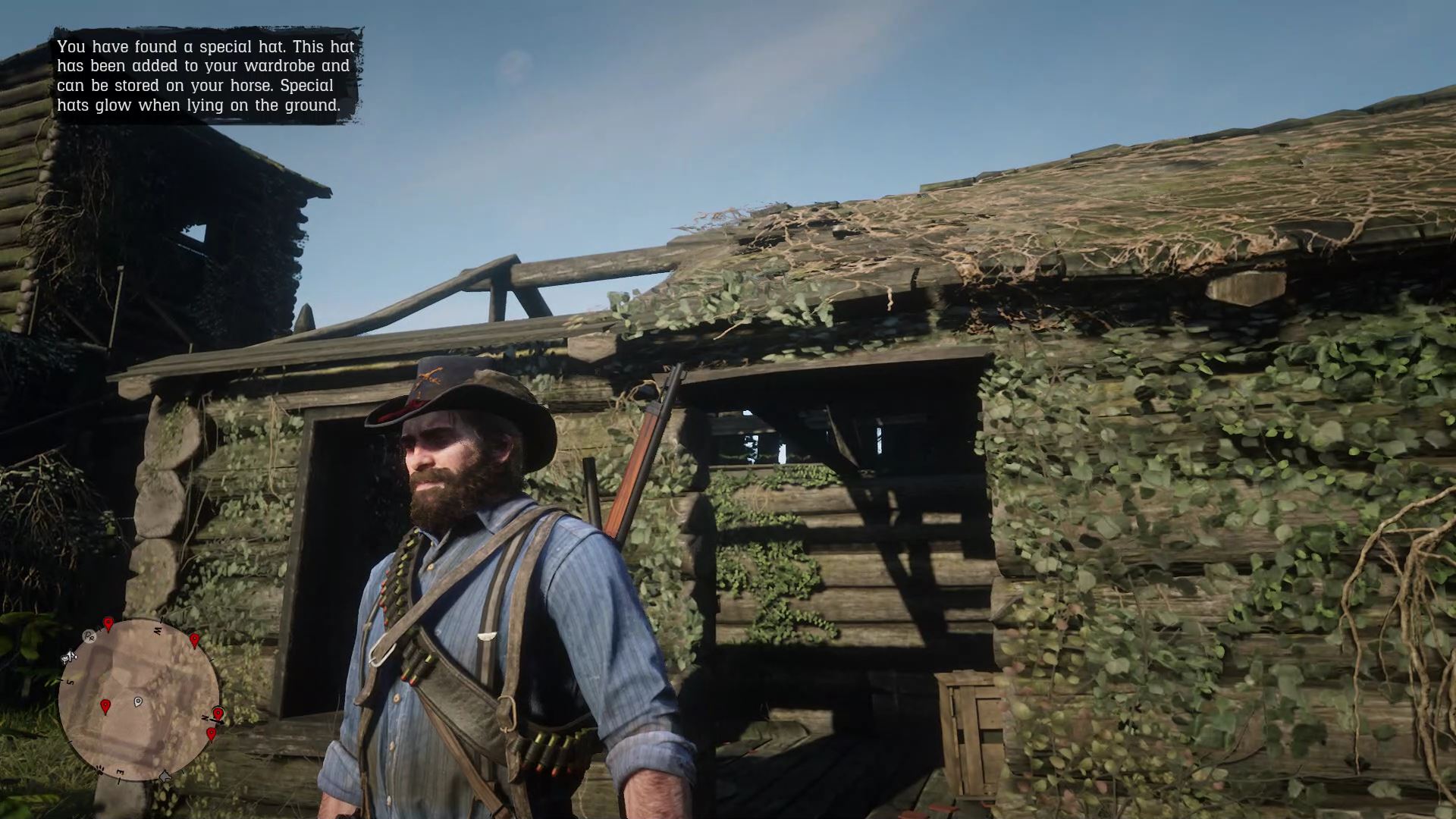Viewport: 1456px width, 819px height.
Task: Click the 'Pr' camp icon on minimap edge
Action: 88,637
